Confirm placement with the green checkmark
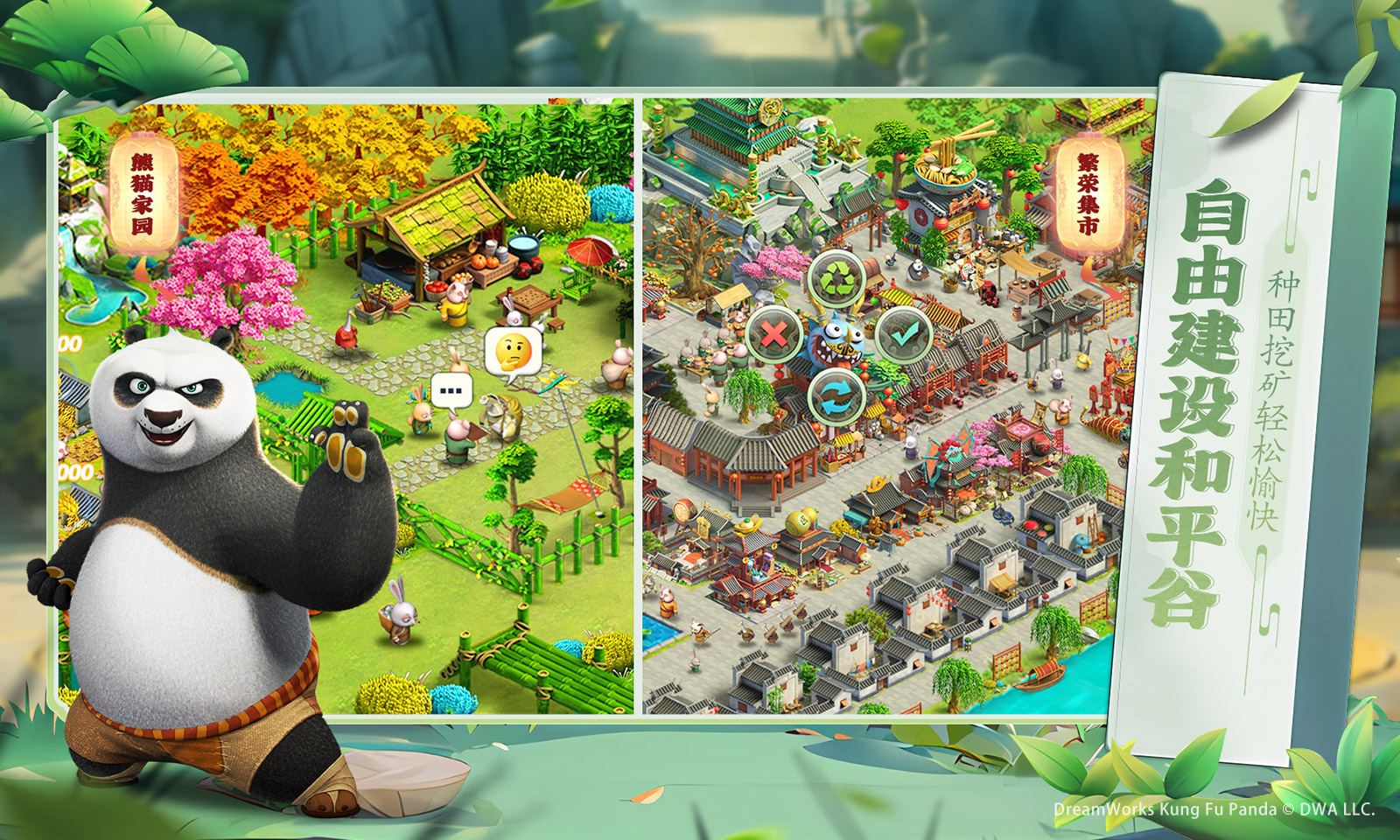 point(903,333)
